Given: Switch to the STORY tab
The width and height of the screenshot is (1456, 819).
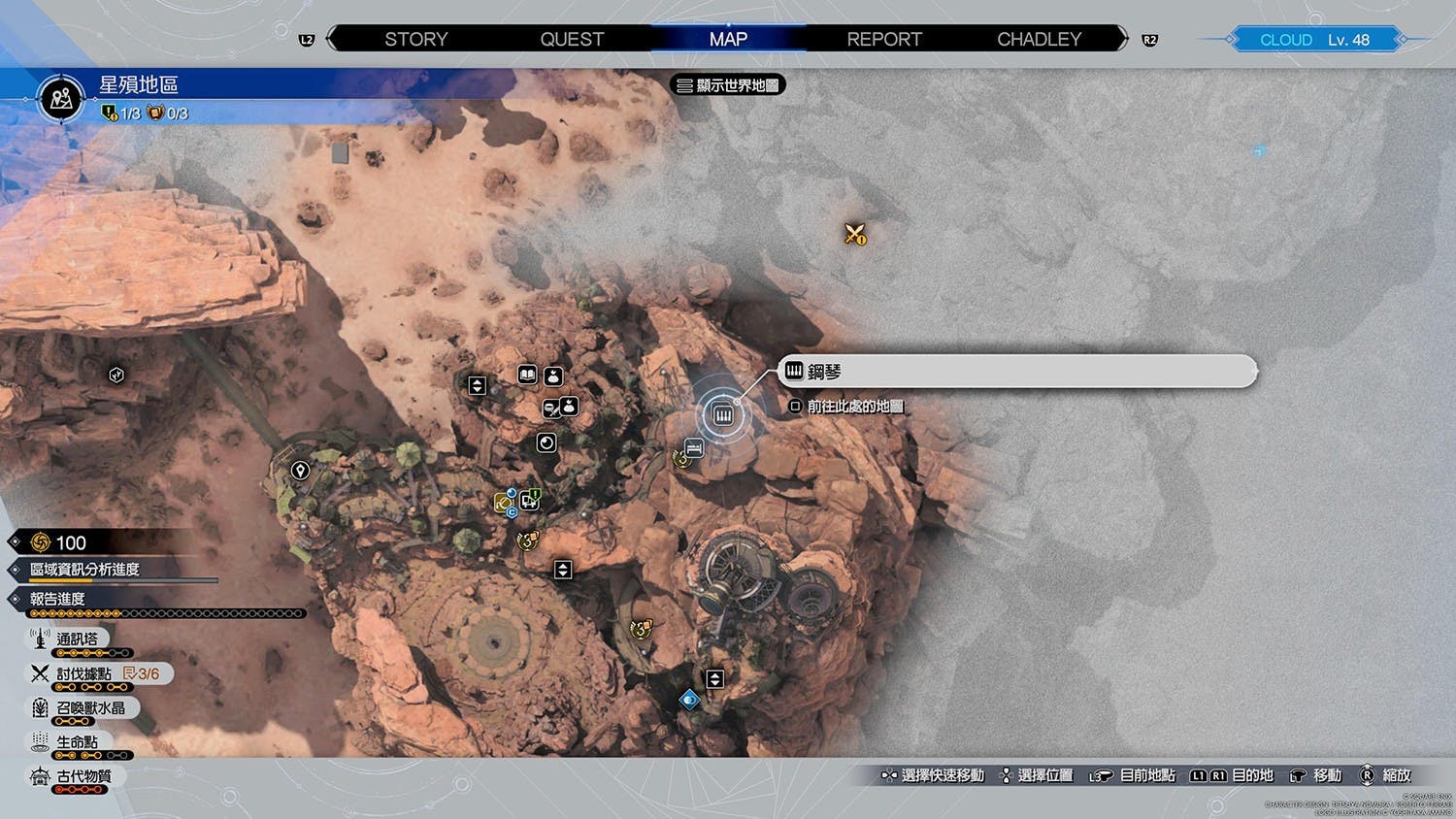Looking at the screenshot, I should point(415,39).
